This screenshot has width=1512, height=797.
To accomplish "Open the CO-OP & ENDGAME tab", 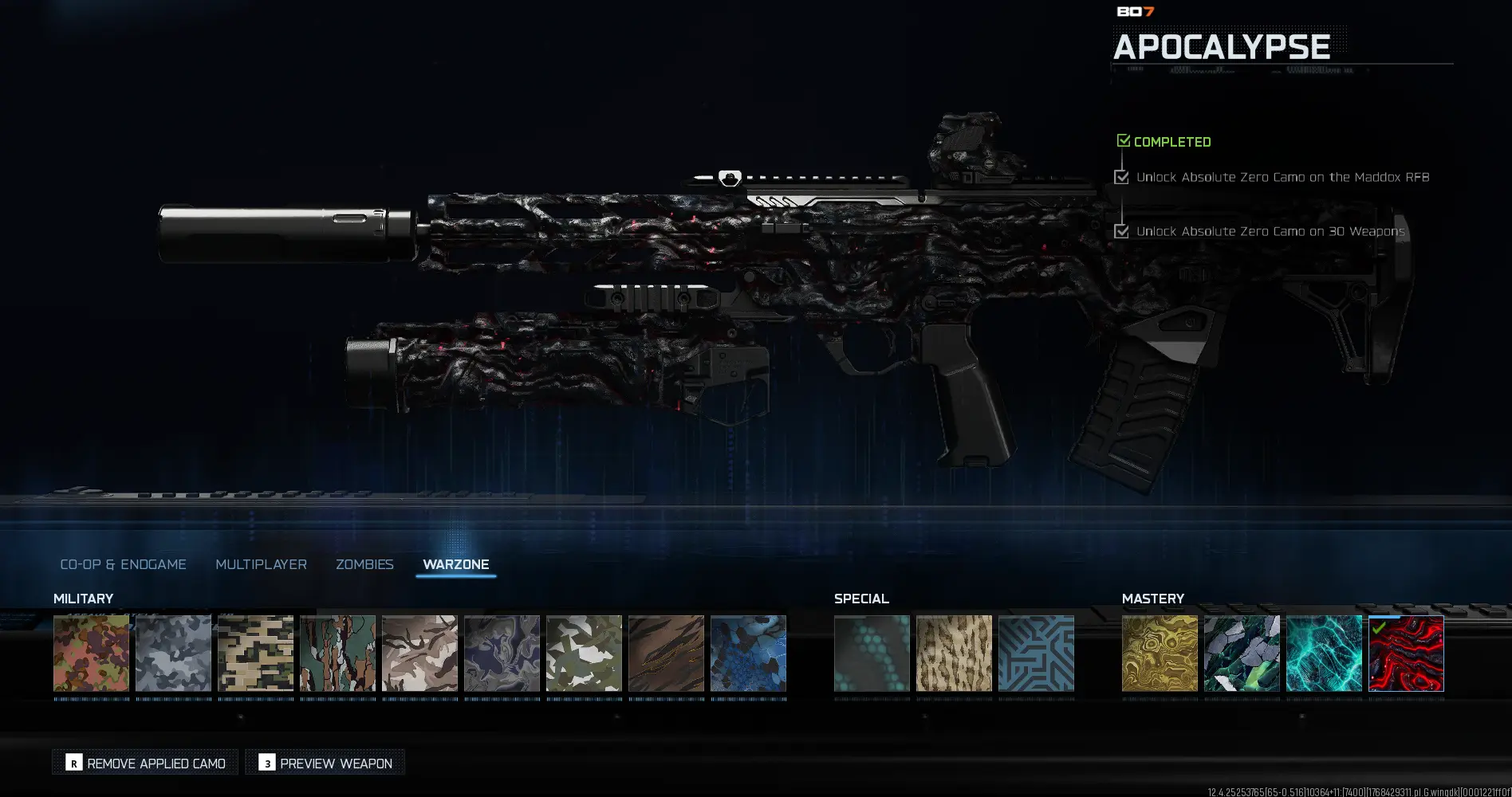I will [124, 563].
